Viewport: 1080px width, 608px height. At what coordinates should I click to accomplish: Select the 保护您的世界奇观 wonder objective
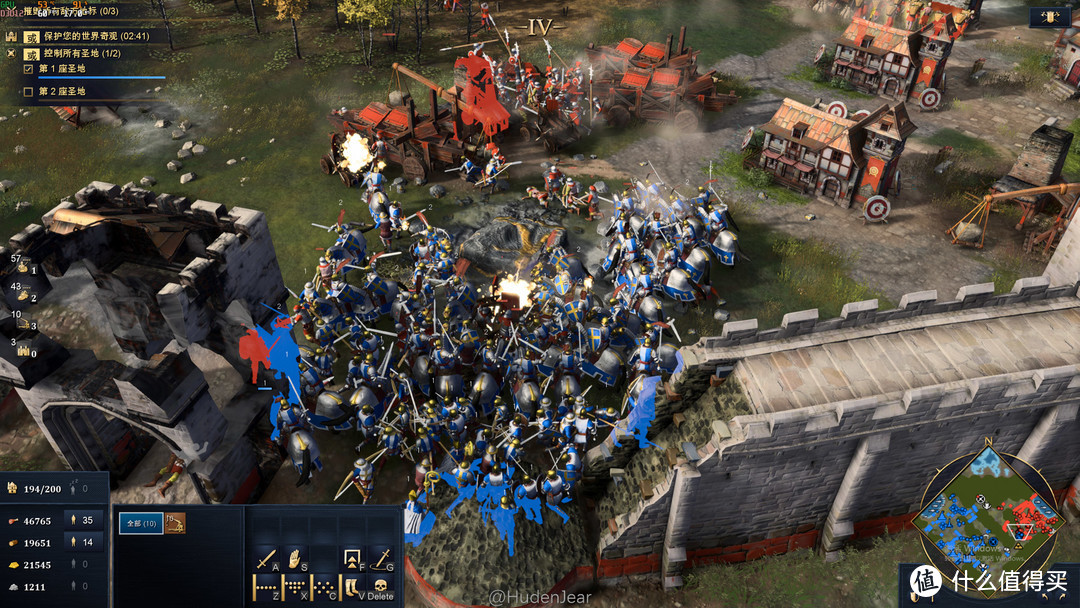pos(88,36)
